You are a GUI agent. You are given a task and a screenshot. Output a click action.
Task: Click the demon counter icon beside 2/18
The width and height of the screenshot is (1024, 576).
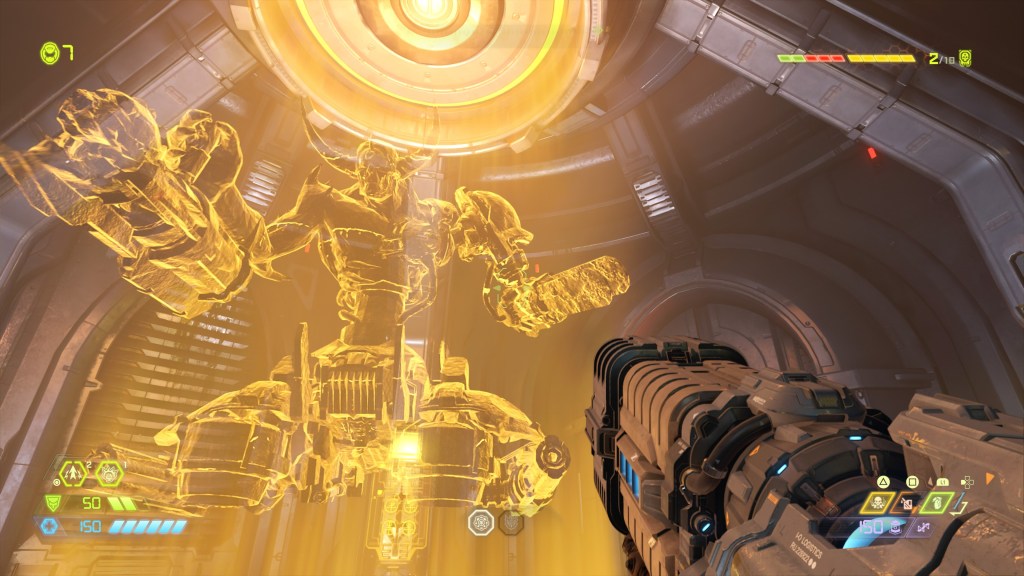(x=965, y=59)
